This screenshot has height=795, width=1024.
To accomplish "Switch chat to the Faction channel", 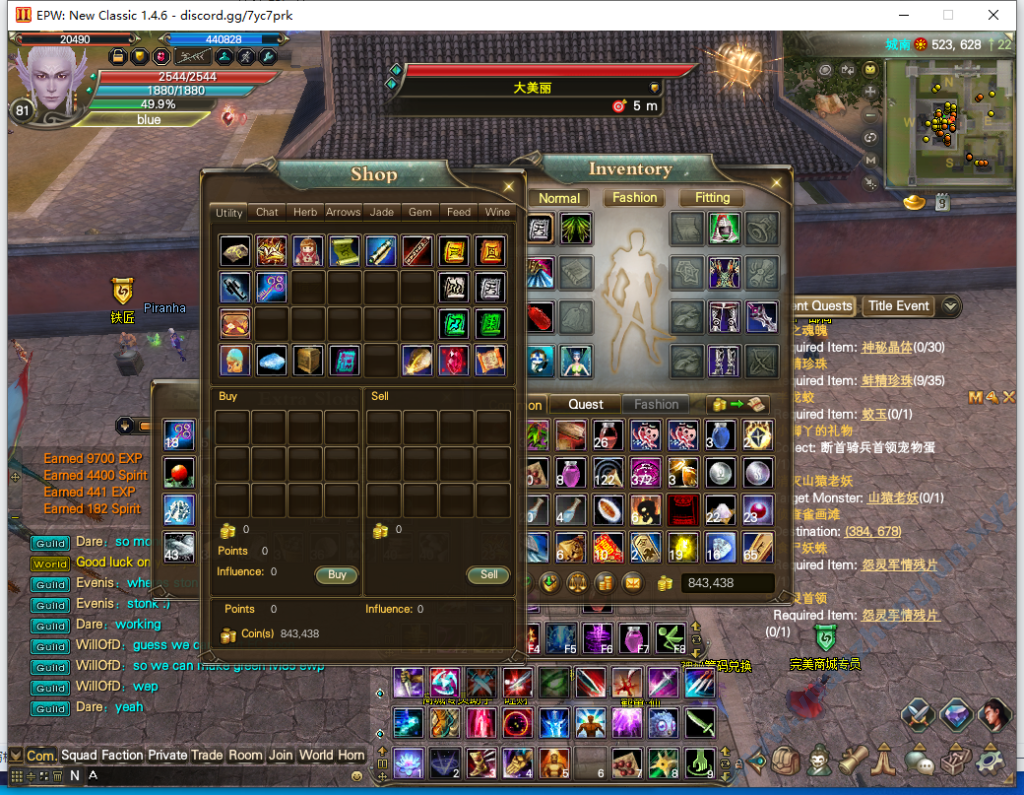I will (122, 755).
